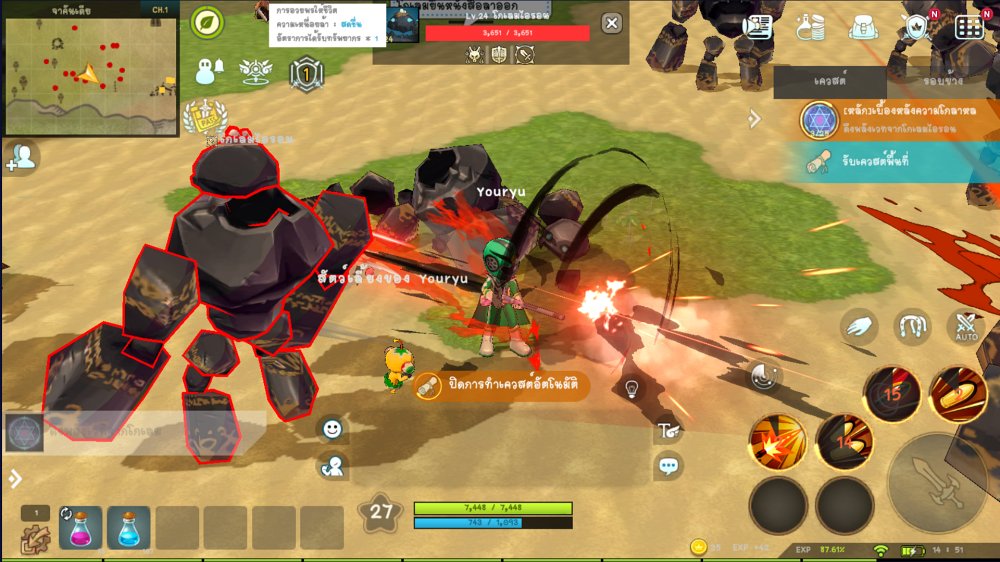Open the grid main menu icon
This screenshot has height=562, width=1000.
[x=969, y=27]
